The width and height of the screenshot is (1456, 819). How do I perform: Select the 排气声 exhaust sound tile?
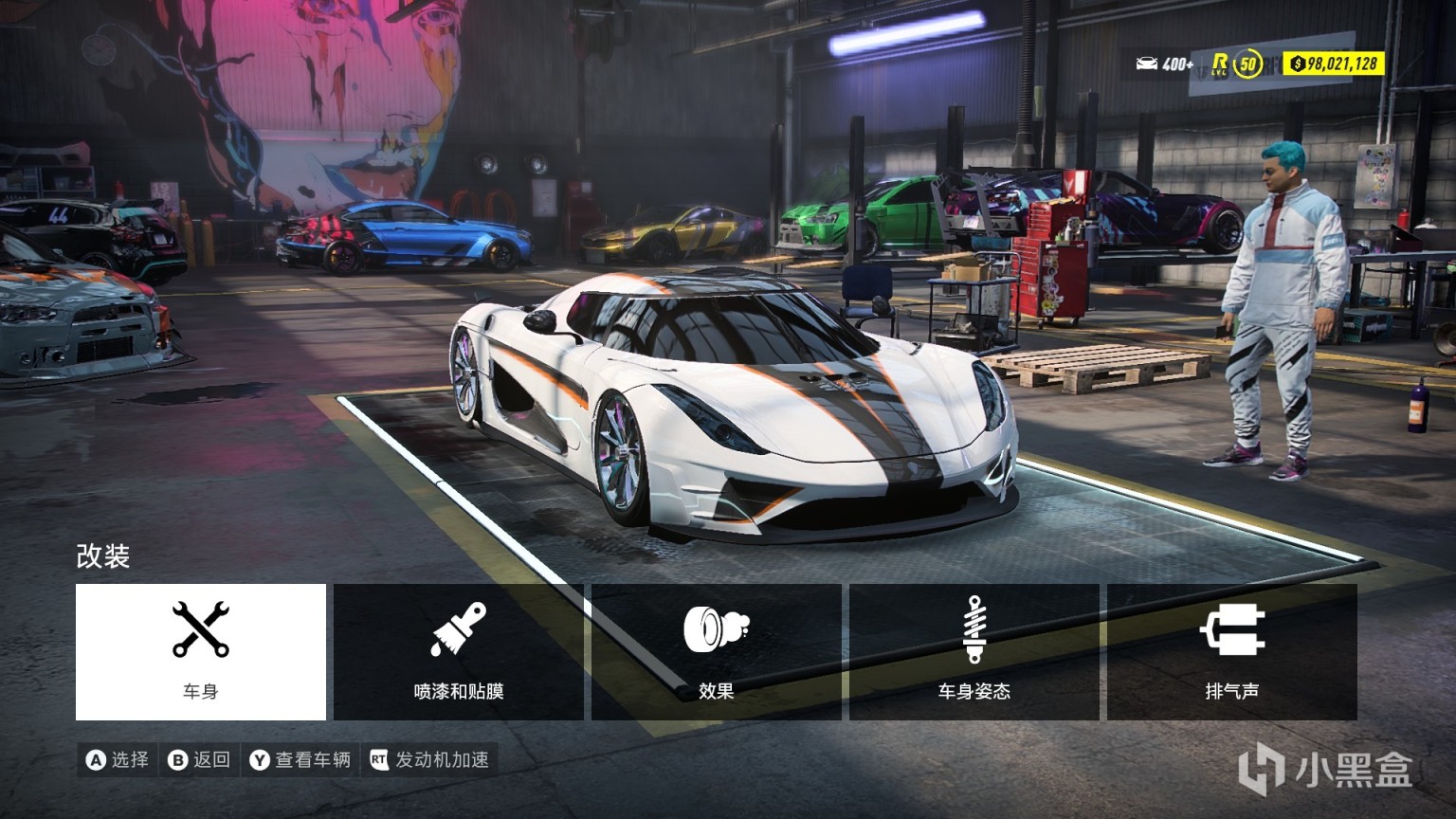[1232, 651]
